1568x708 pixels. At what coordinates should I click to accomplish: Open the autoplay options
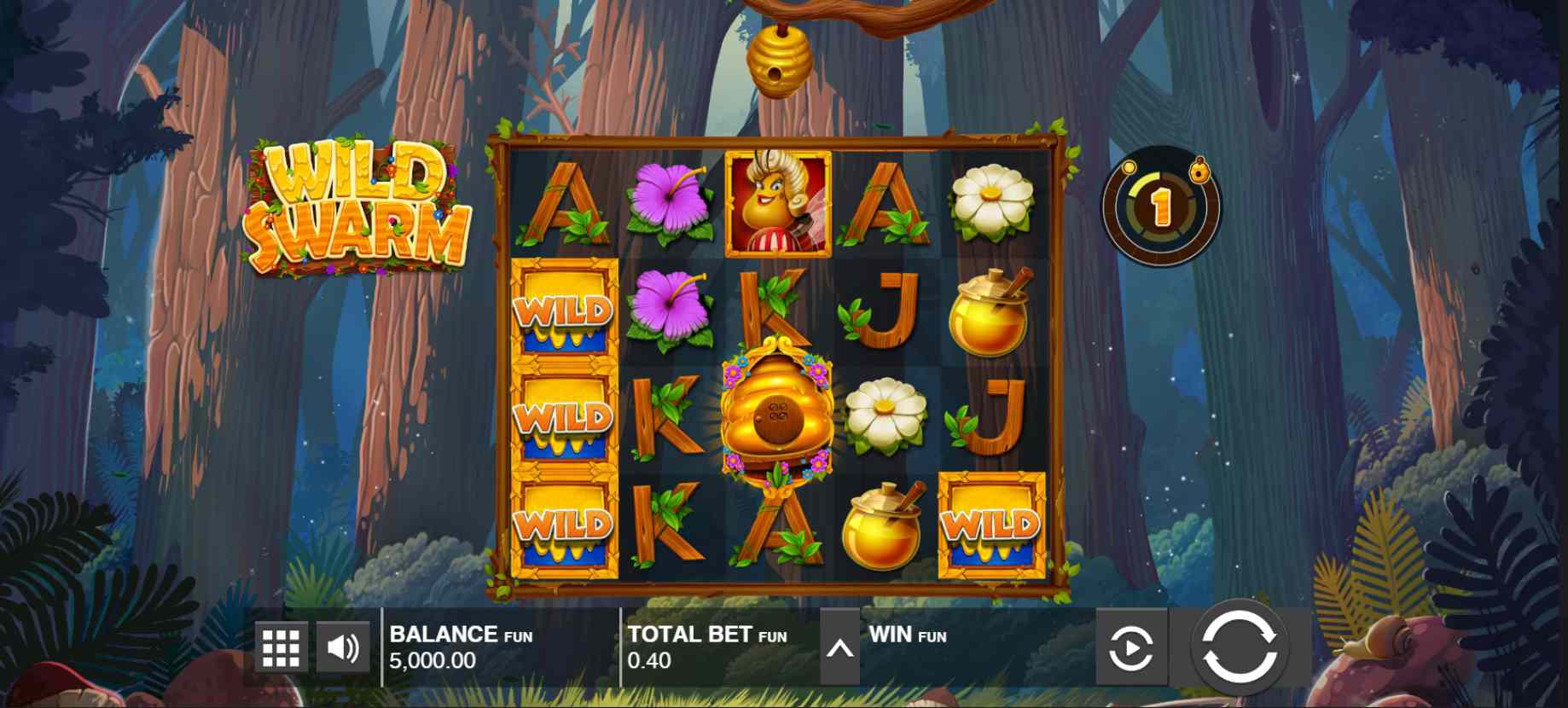pyautogui.click(x=1130, y=648)
